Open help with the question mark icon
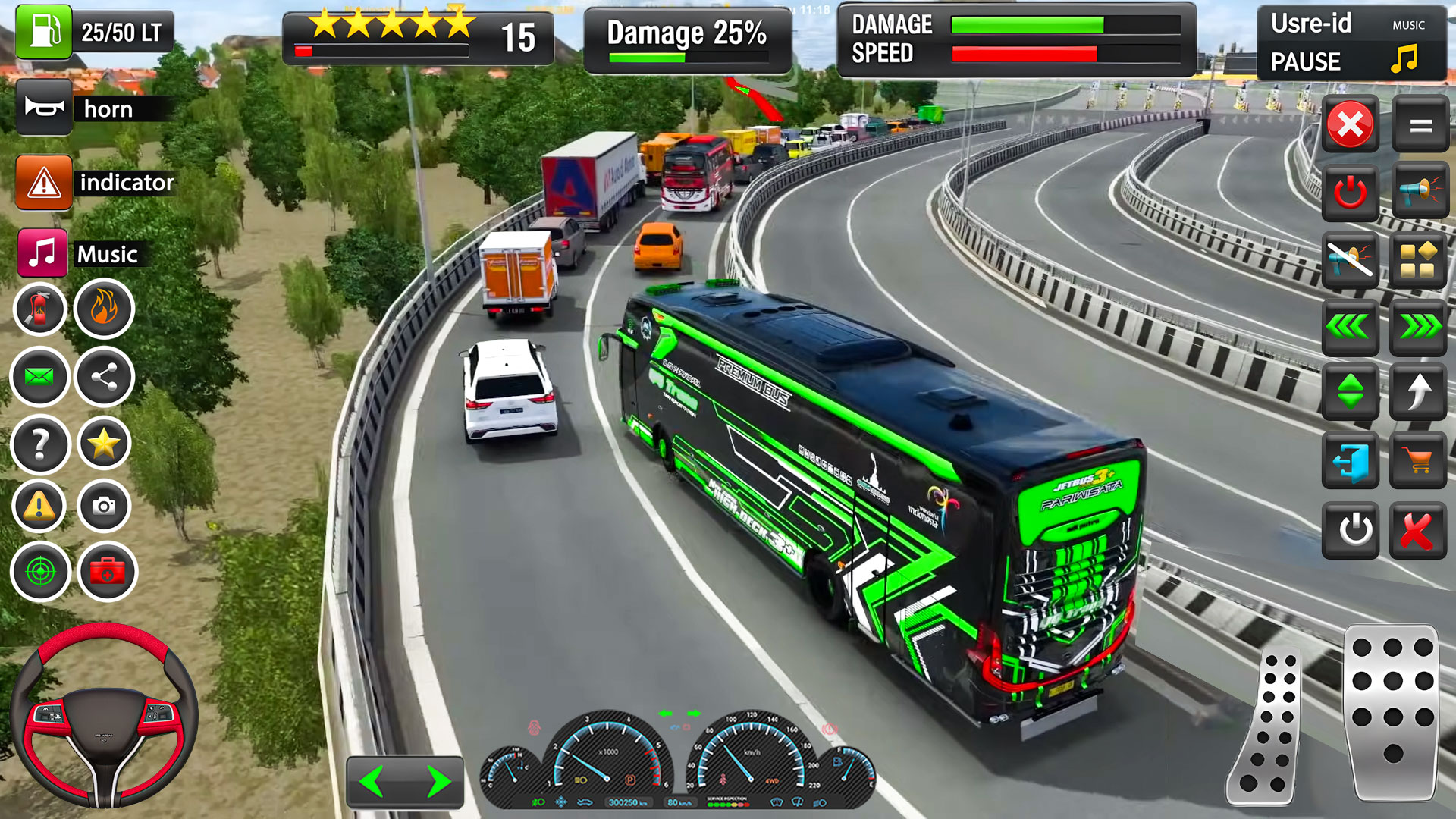This screenshot has height=819, width=1456. [x=39, y=444]
